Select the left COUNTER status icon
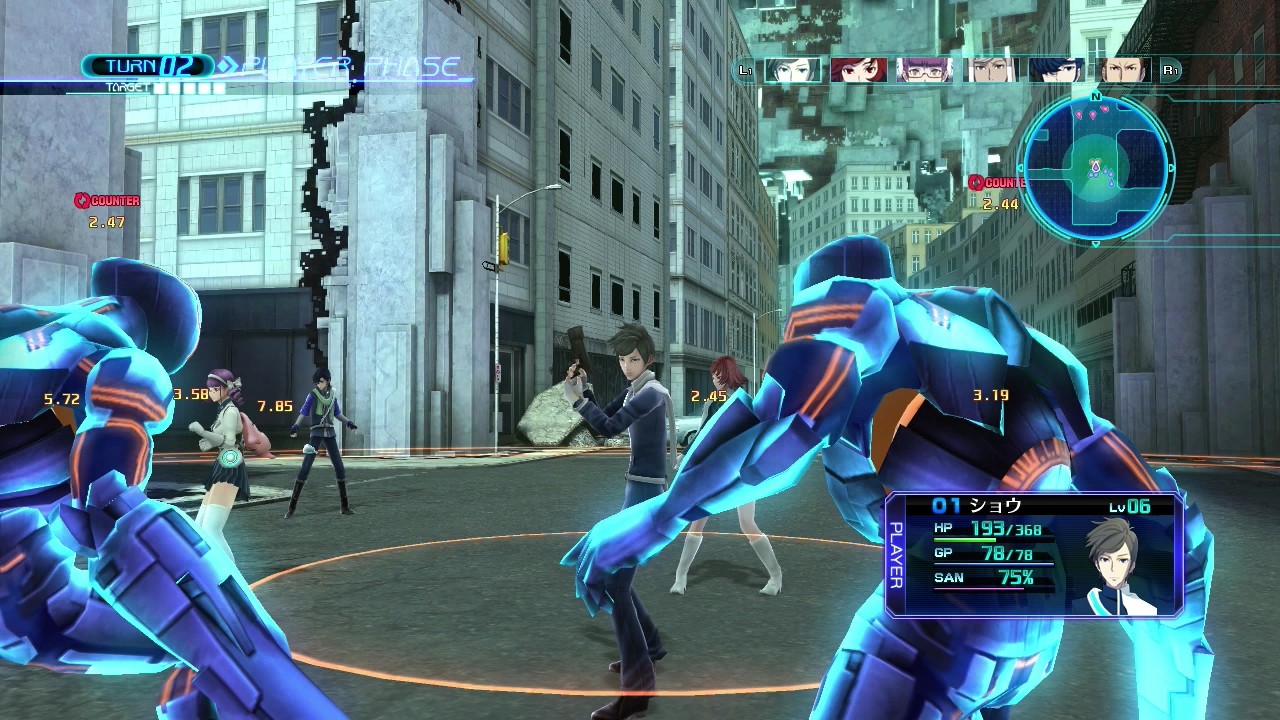This screenshot has width=1280, height=720. (x=108, y=200)
